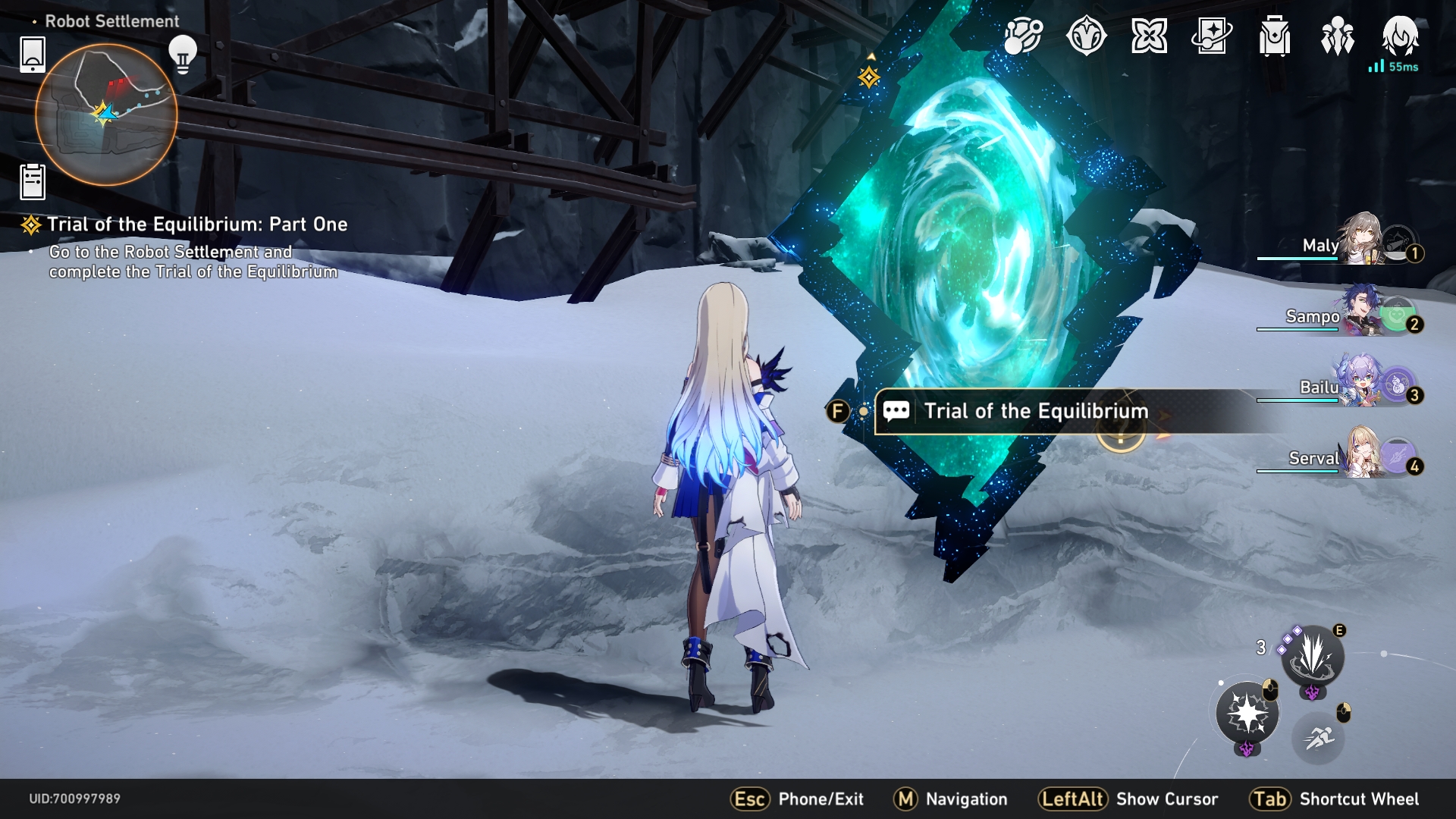Open the warp star-rail planet icon
Image resolution: width=1456 pixels, height=819 pixels.
point(1023,36)
